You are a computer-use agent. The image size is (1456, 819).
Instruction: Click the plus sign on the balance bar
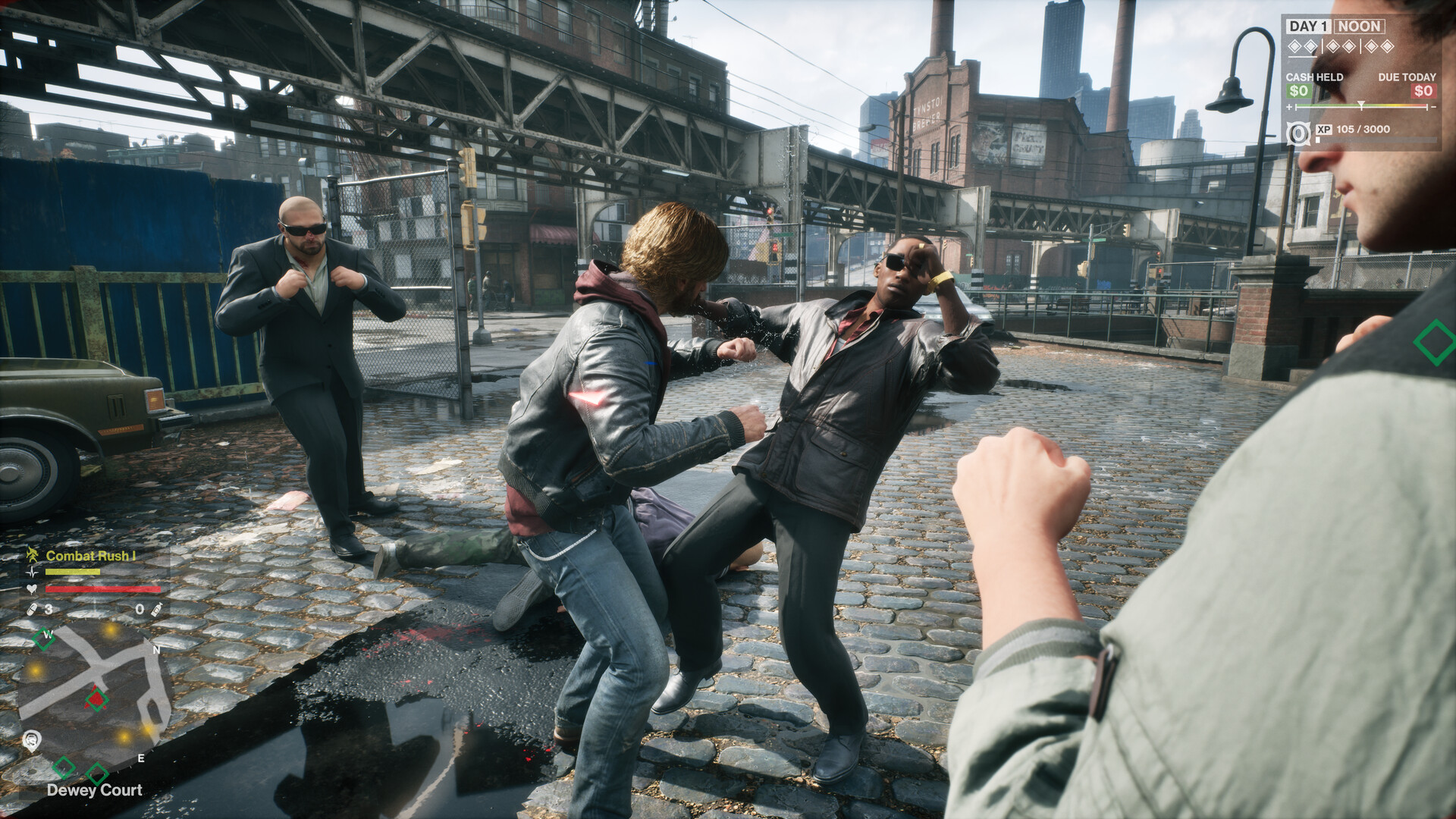pyautogui.click(x=1289, y=107)
